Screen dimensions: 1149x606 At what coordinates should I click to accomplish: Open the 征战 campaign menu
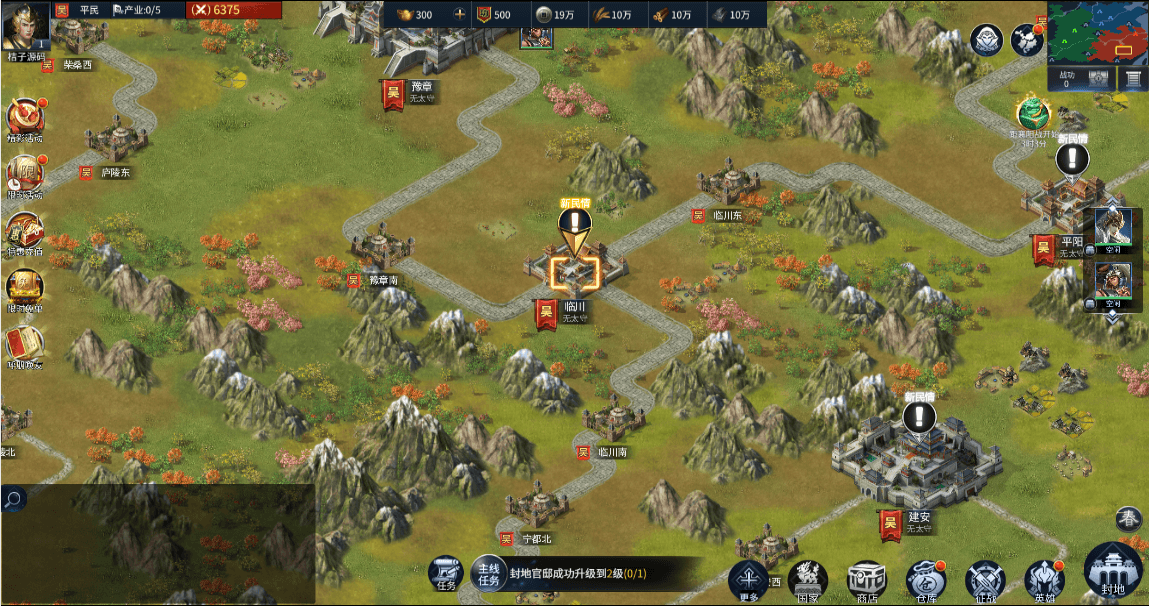(x=984, y=580)
